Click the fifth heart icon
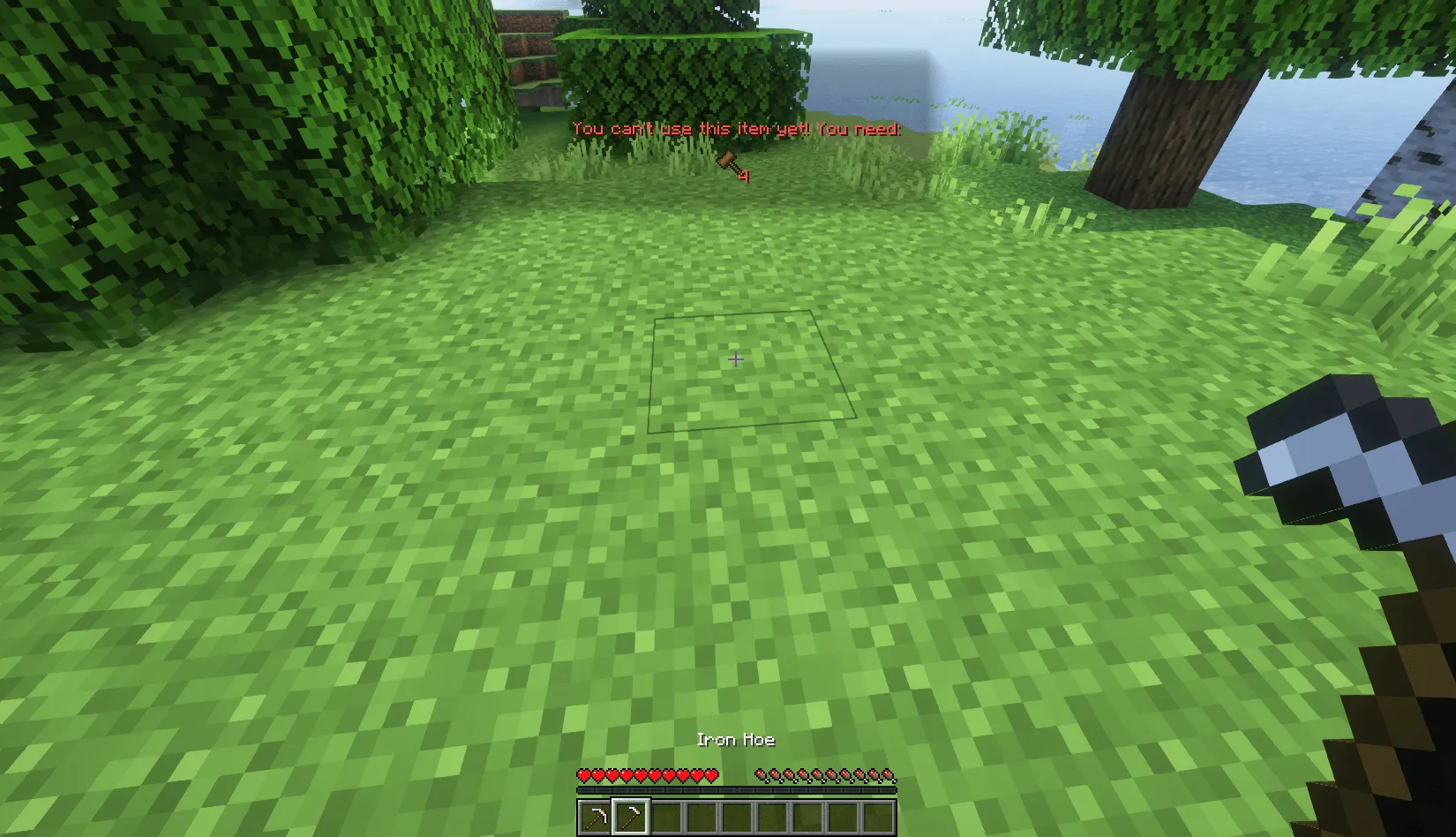The image size is (1456, 837). [641, 774]
